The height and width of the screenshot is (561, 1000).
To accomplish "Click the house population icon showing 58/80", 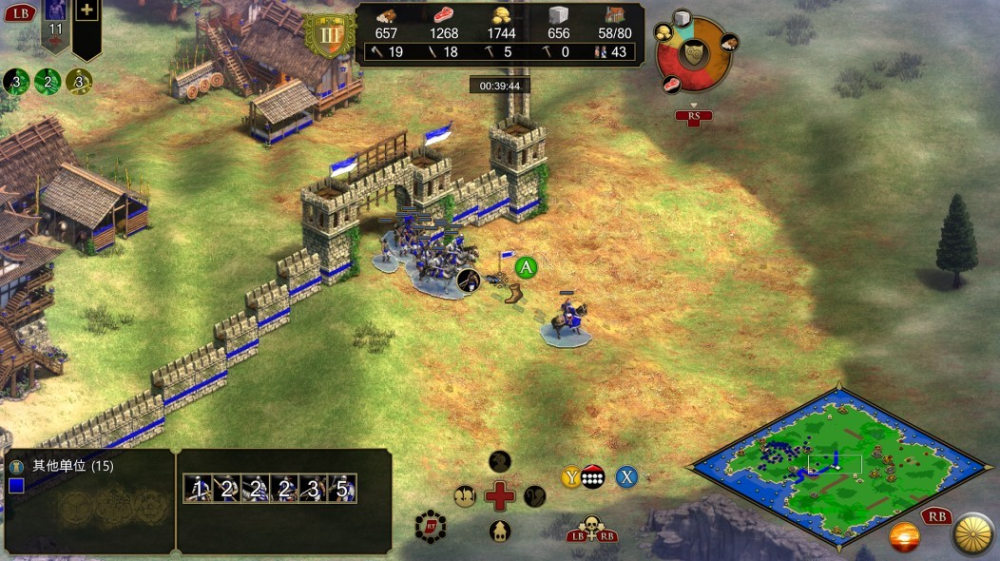I will click(x=614, y=15).
